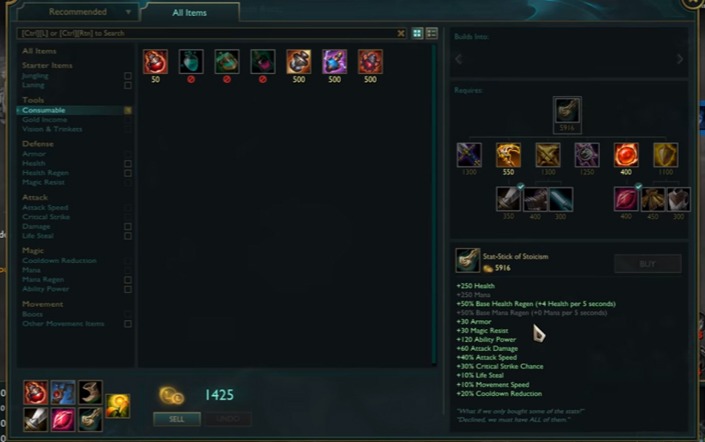Toggle the Ability Power filter checkbox

coord(127,289)
